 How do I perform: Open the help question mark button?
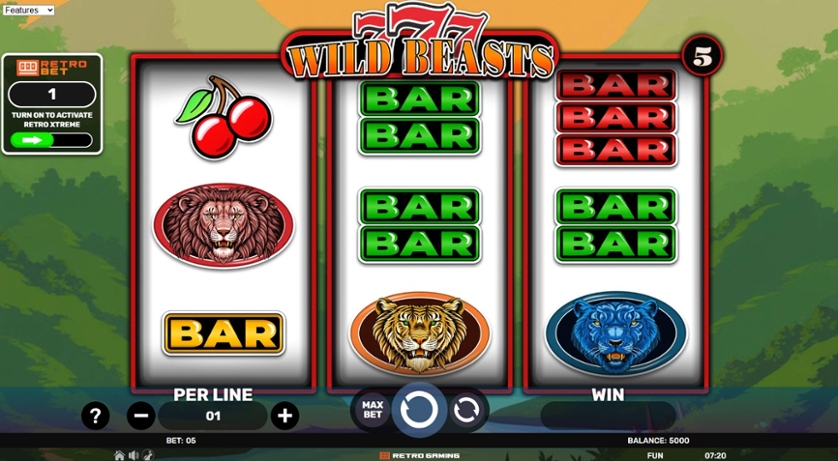(x=95, y=415)
